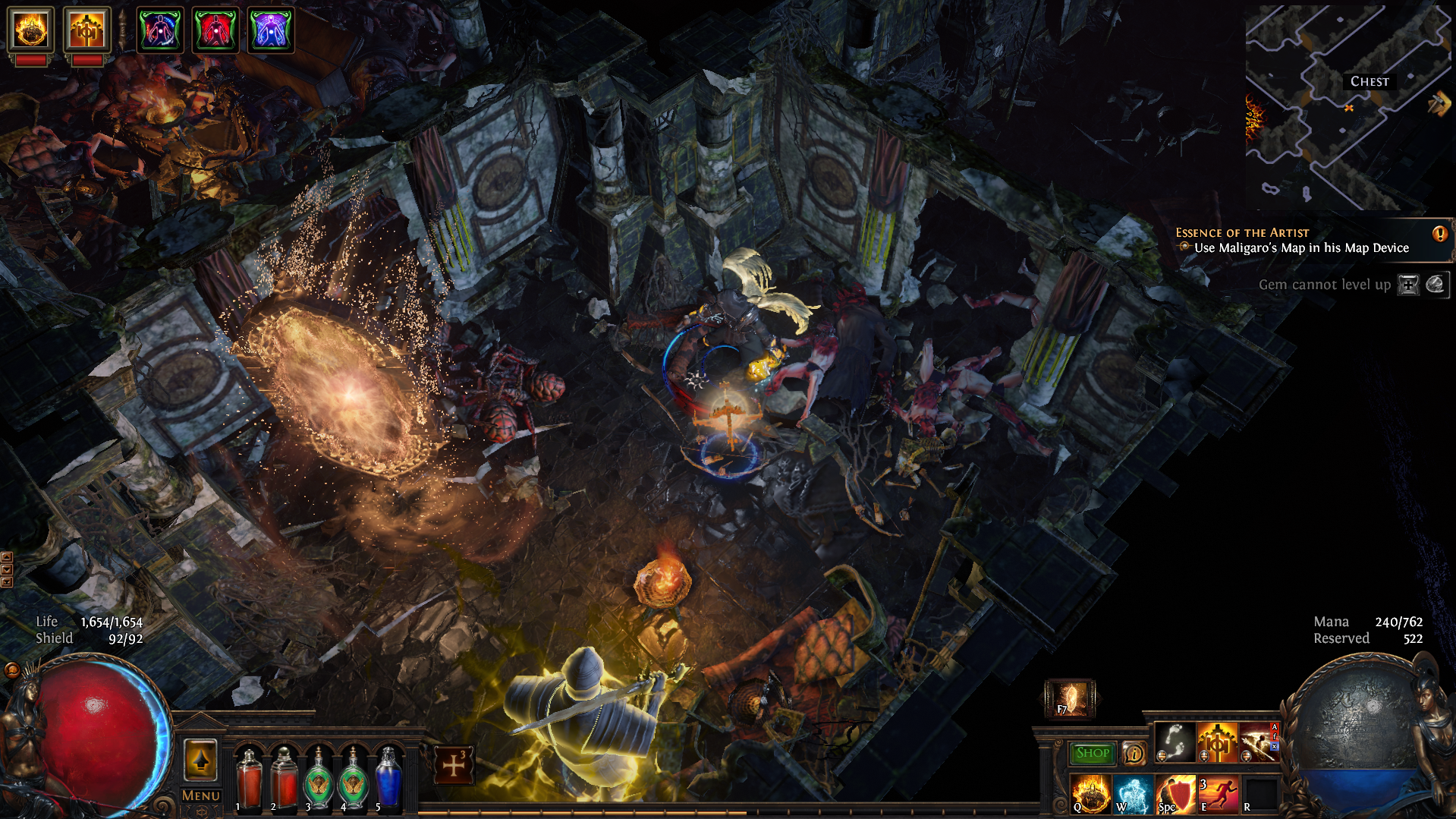Open the green Shop button

click(1092, 753)
